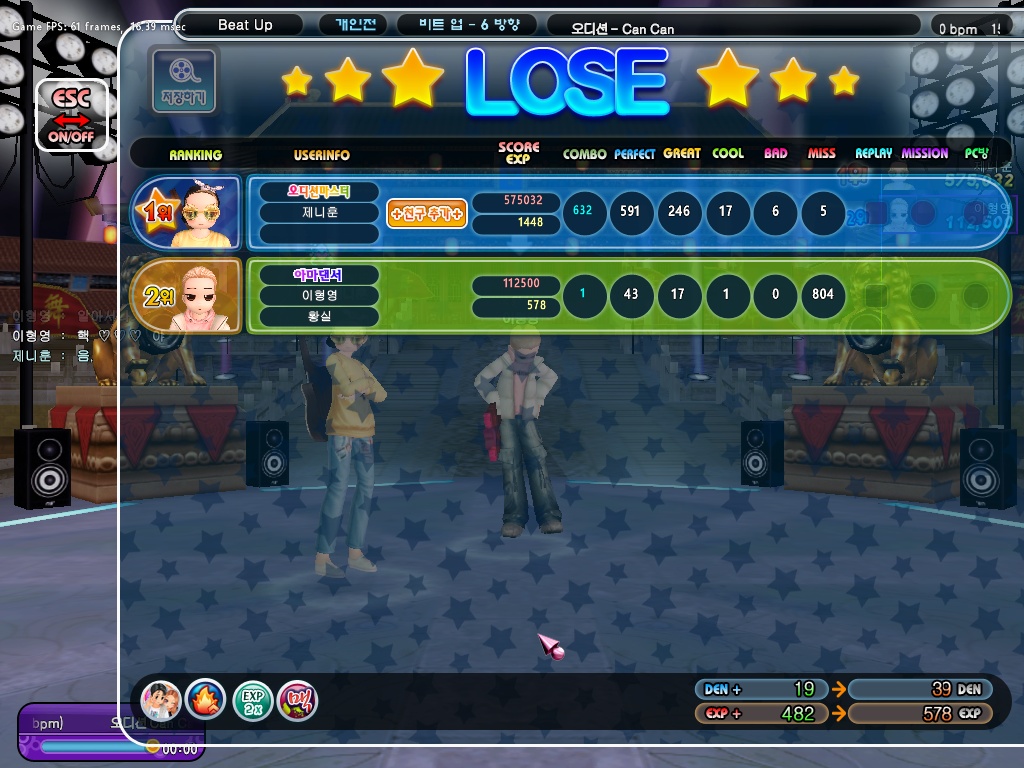Select player name 이형영 in results row
This screenshot has width=1024, height=768.
click(x=319, y=295)
